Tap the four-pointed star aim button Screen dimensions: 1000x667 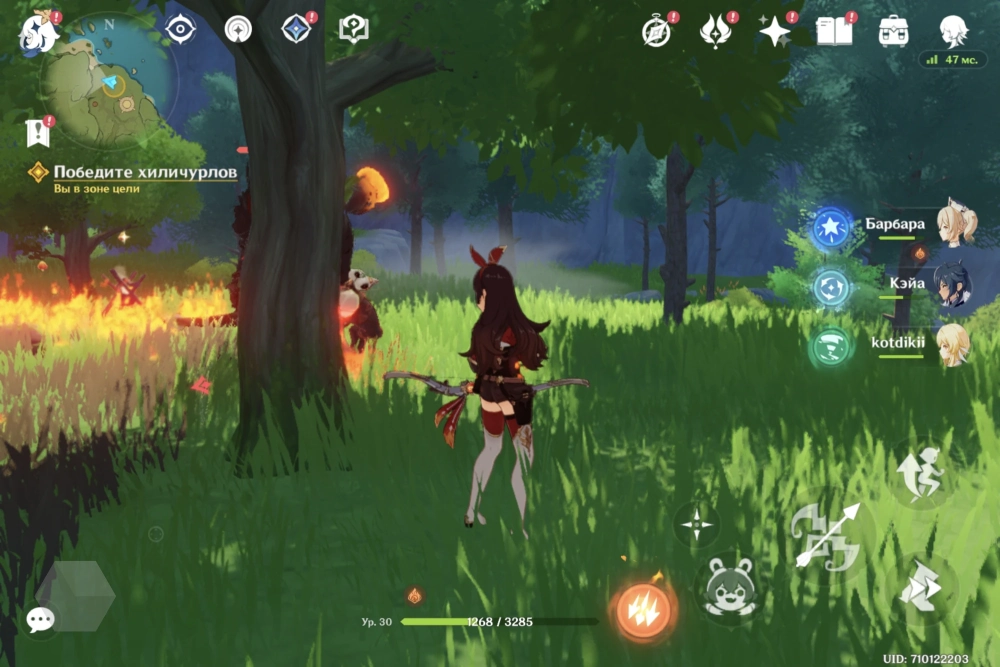[x=697, y=524]
